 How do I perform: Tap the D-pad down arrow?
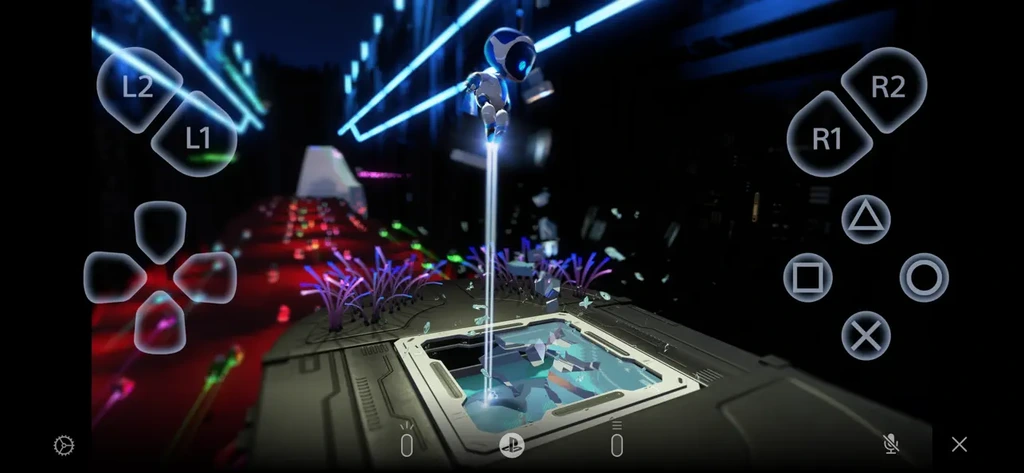click(160, 322)
